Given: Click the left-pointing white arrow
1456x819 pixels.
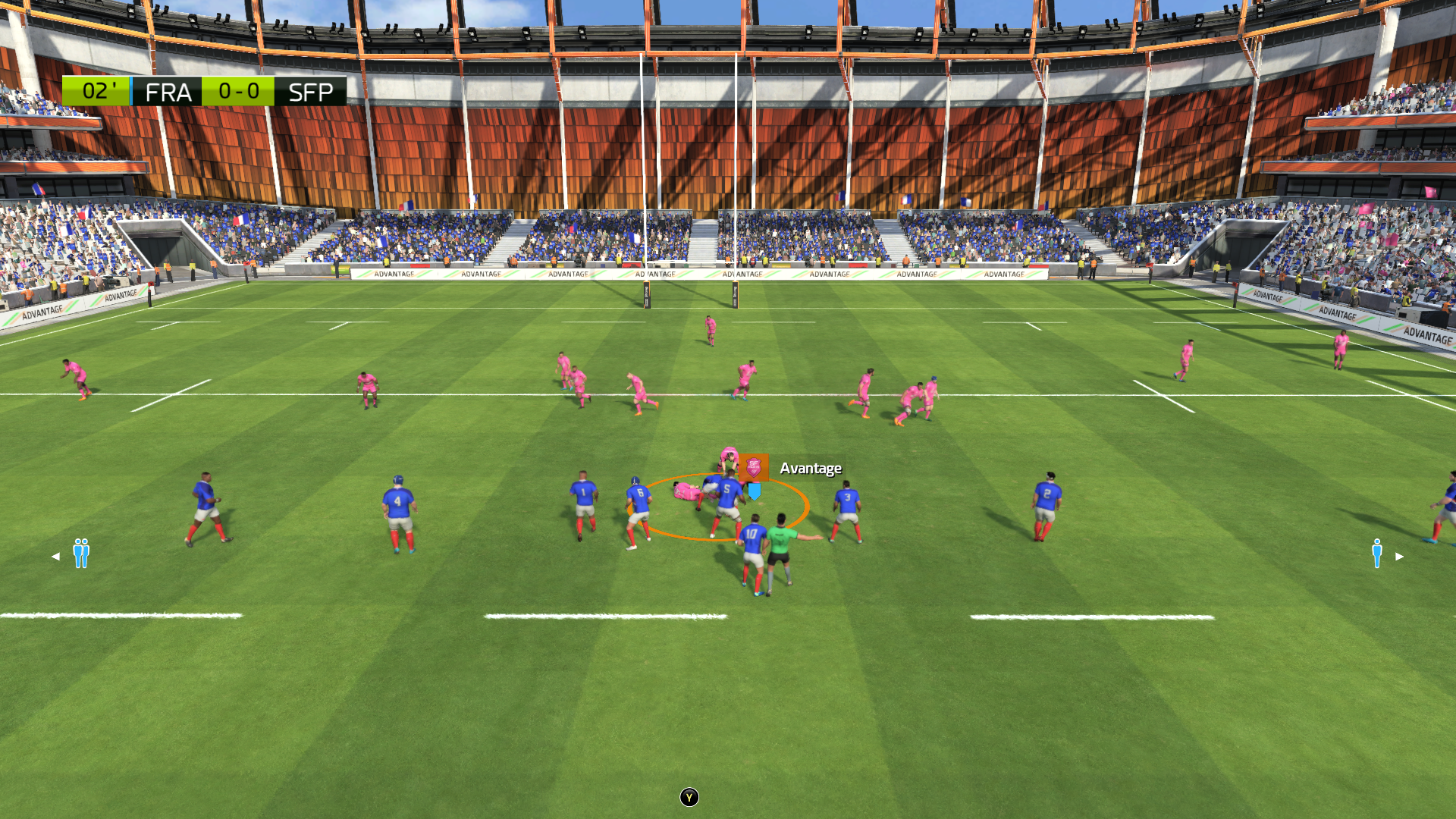Looking at the screenshot, I should pyautogui.click(x=55, y=557).
